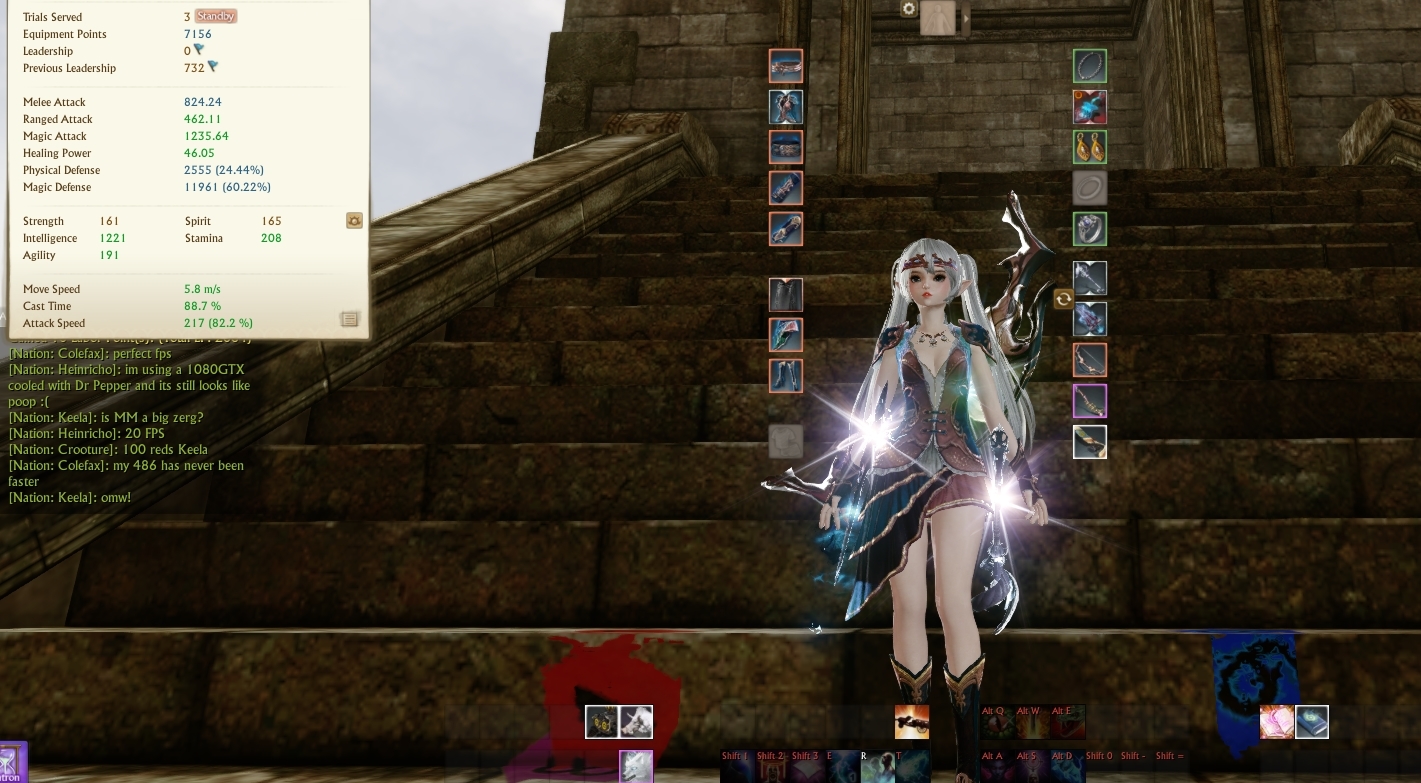Toggle the weapon swap arrows
Viewport: 1421px width, 783px height.
coord(1064,298)
